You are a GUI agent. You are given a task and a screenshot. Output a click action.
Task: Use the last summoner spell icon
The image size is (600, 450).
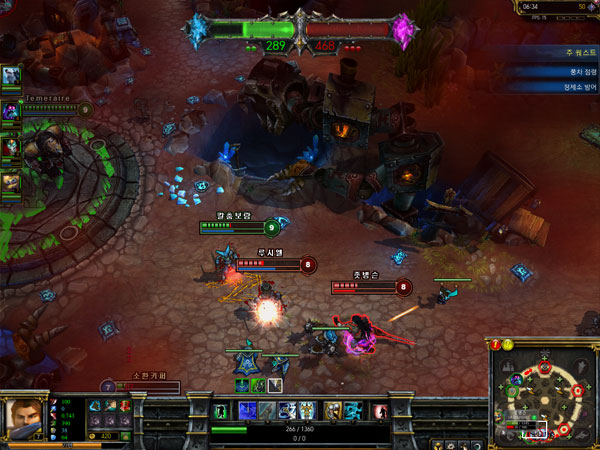coord(354,411)
